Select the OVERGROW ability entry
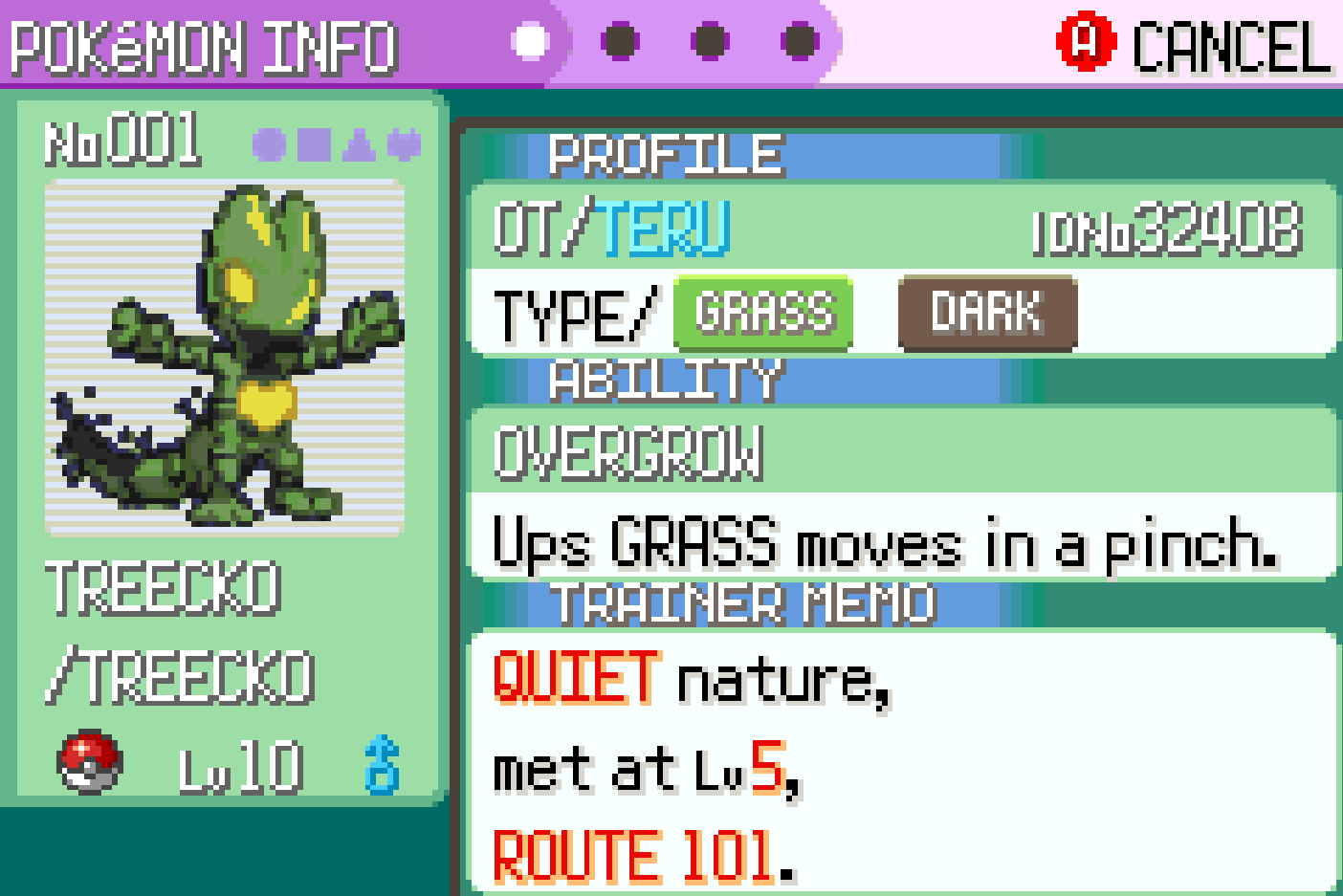 coord(628,452)
